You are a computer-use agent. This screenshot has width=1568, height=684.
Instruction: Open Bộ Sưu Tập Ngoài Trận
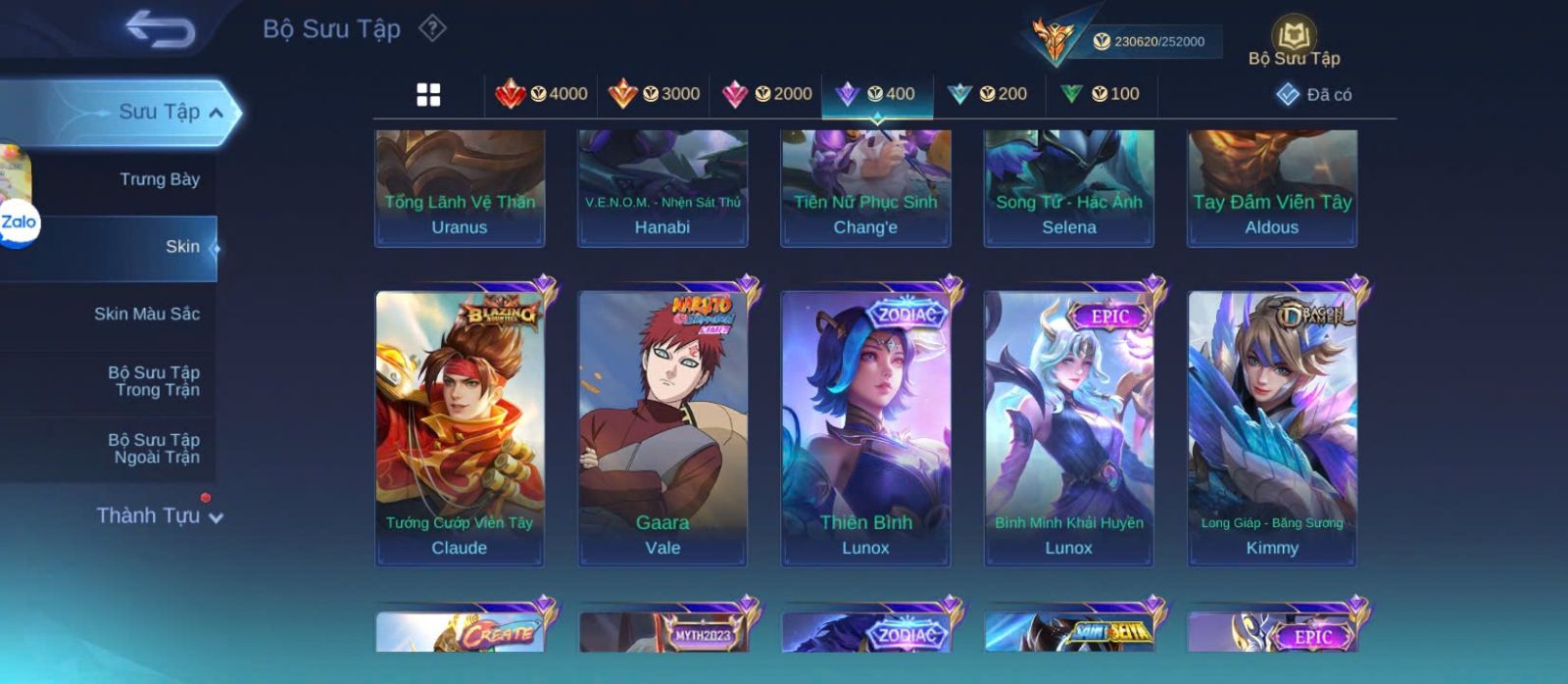(x=153, y=449)
